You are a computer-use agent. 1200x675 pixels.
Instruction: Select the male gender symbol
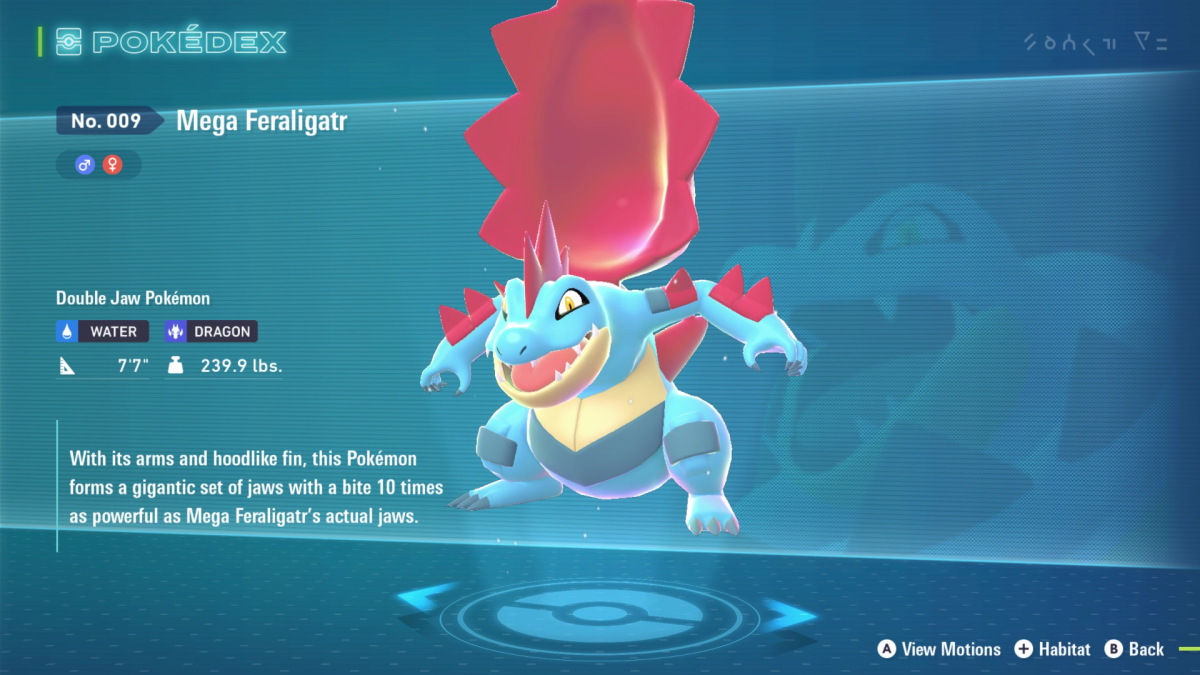pos(85,165)
